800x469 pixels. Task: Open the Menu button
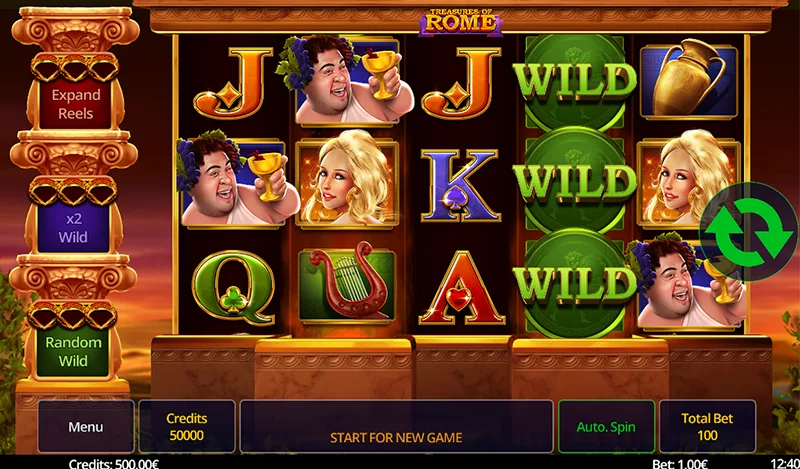click(x=86, y=427)
